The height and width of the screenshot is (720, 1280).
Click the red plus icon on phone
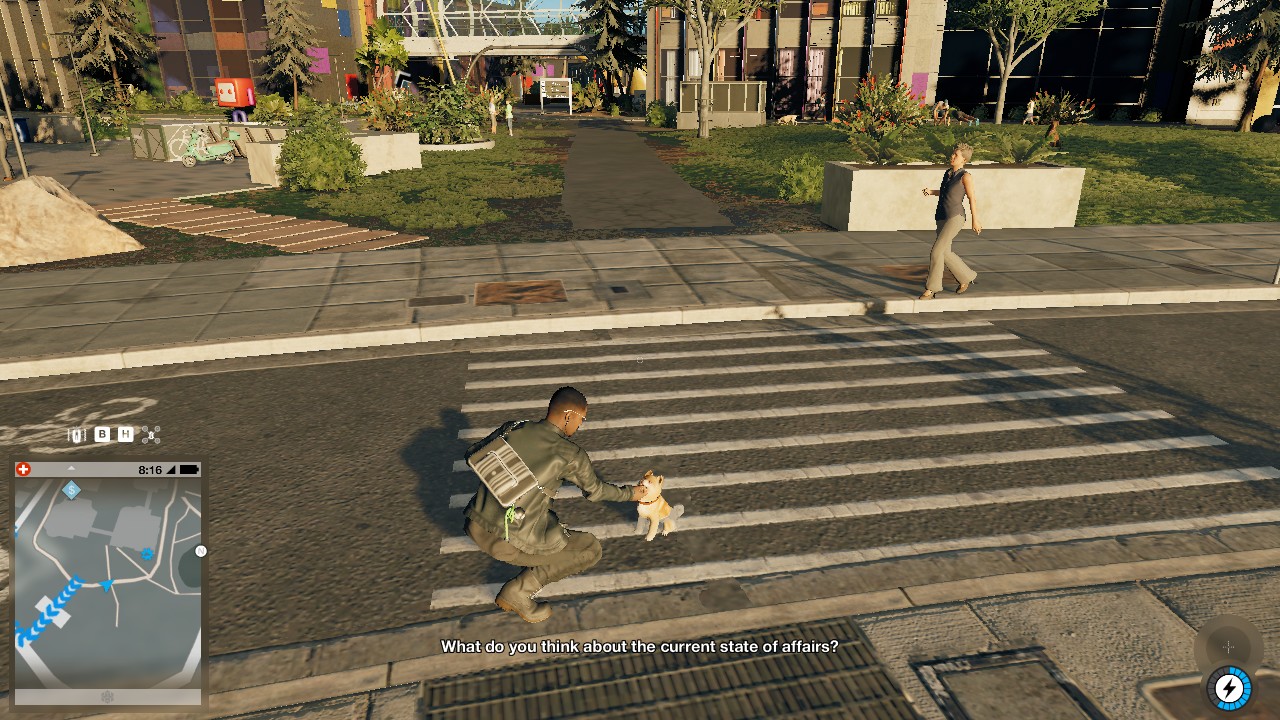pos(24,469)
